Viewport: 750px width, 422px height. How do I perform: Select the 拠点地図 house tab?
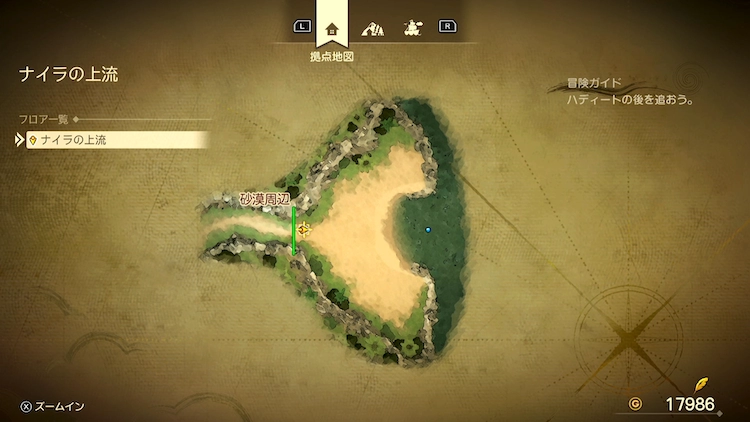(332, 28)
